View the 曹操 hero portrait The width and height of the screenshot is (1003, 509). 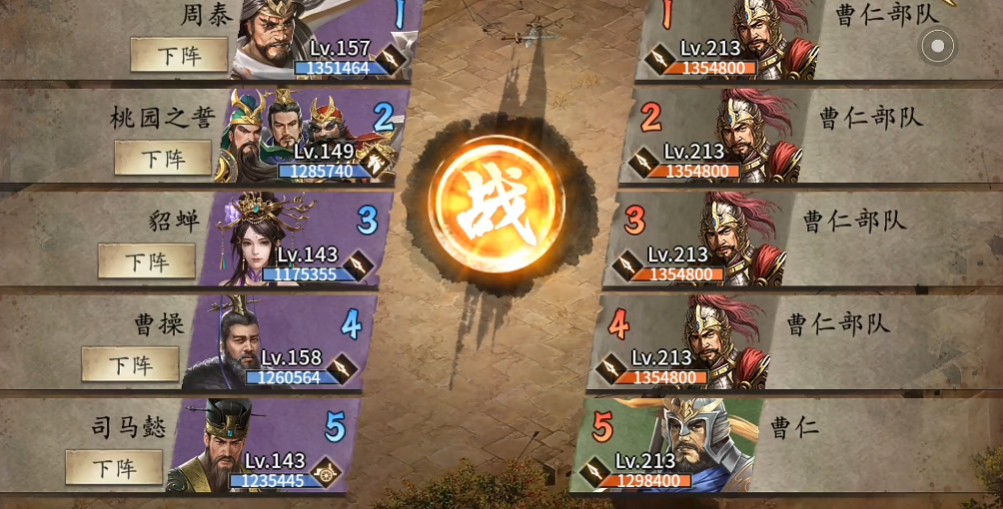point(236,340)
